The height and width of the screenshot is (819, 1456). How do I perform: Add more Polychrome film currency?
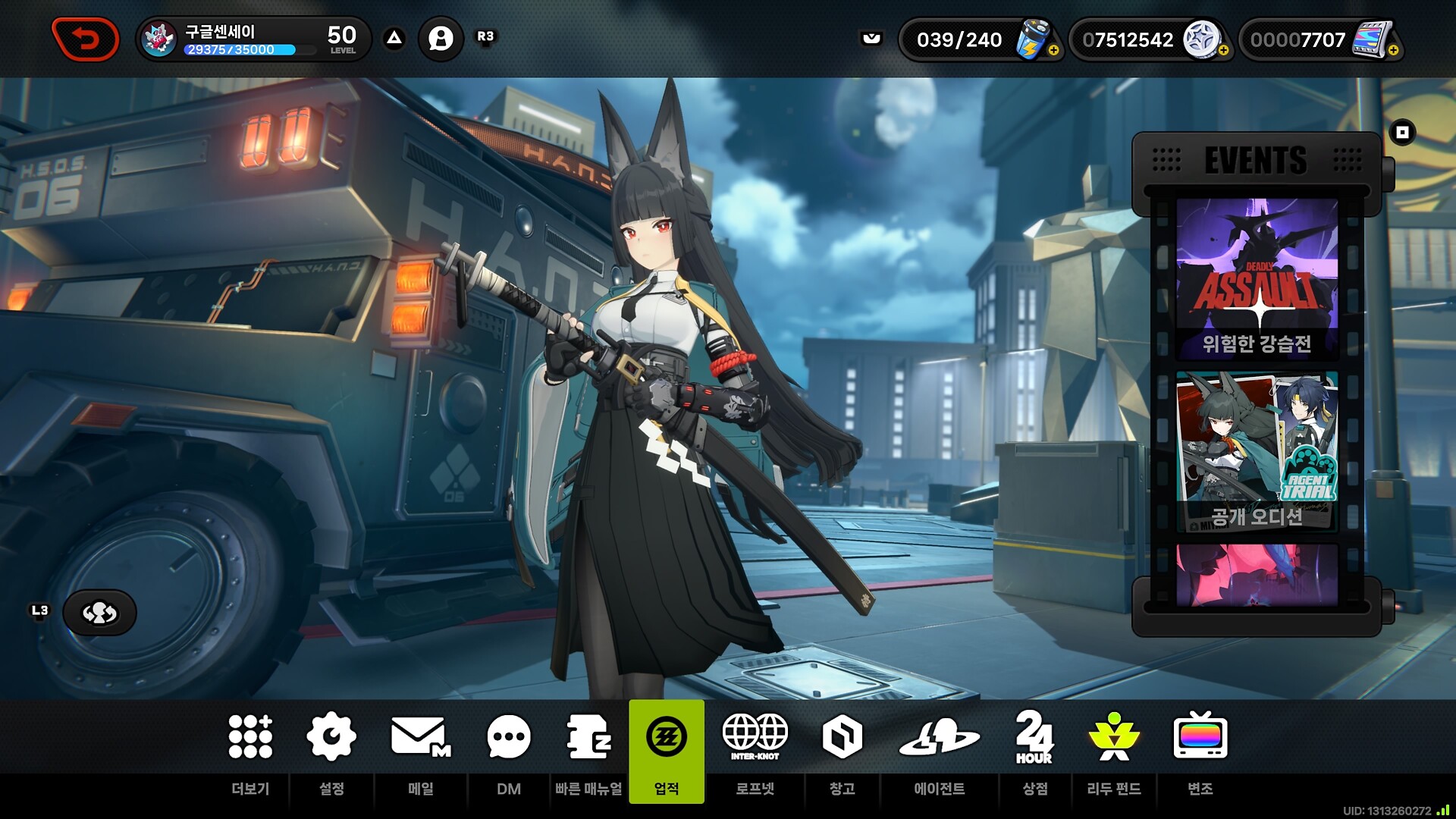pos(1393,50)
